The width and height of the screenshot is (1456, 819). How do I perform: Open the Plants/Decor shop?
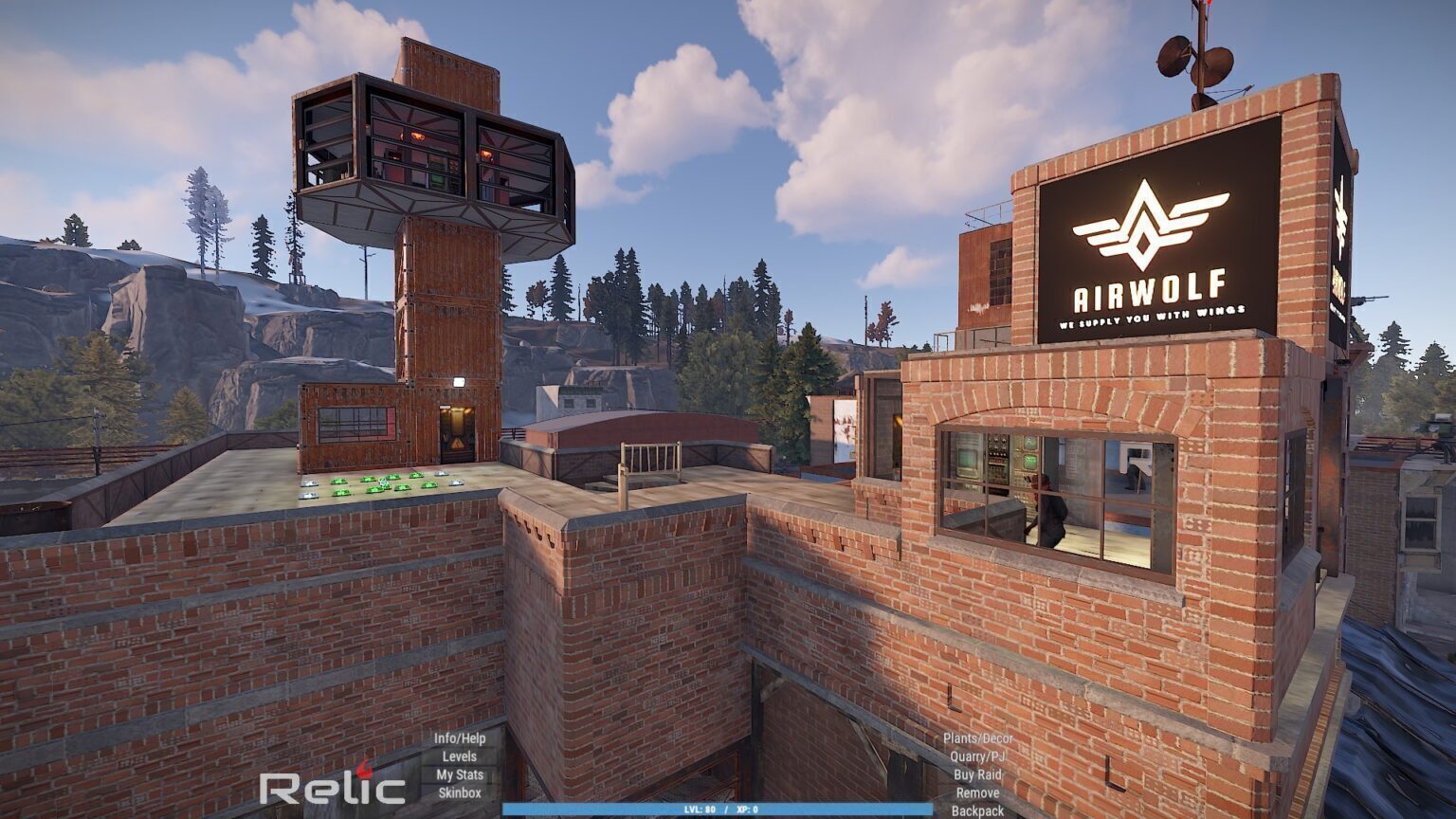point(977,738)
